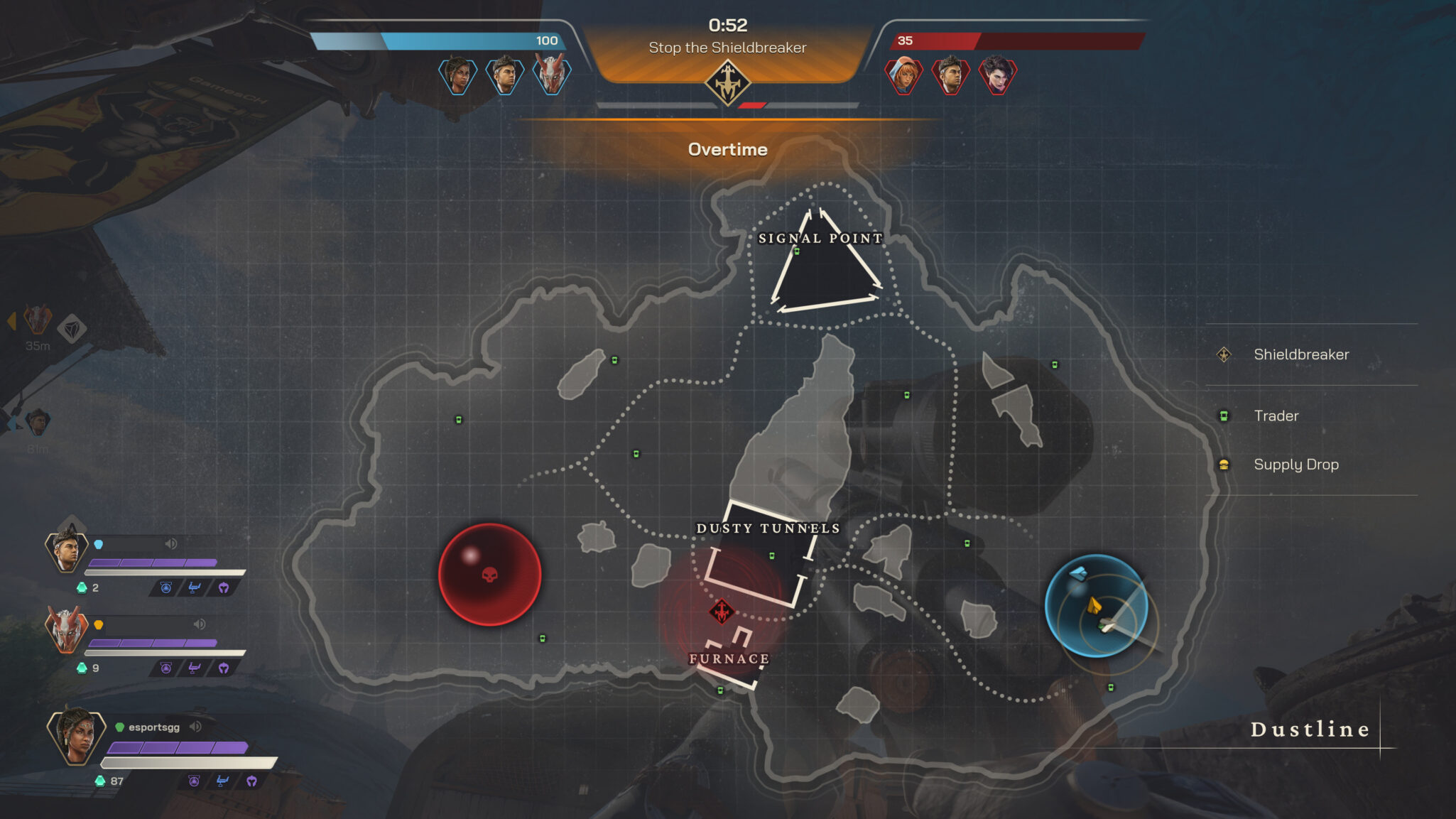Image resolution: width=1456 pixels, height=819 pixels.
Task: Click the red Shieldbreaker marker near Furnace
Action: pos(722,611)
